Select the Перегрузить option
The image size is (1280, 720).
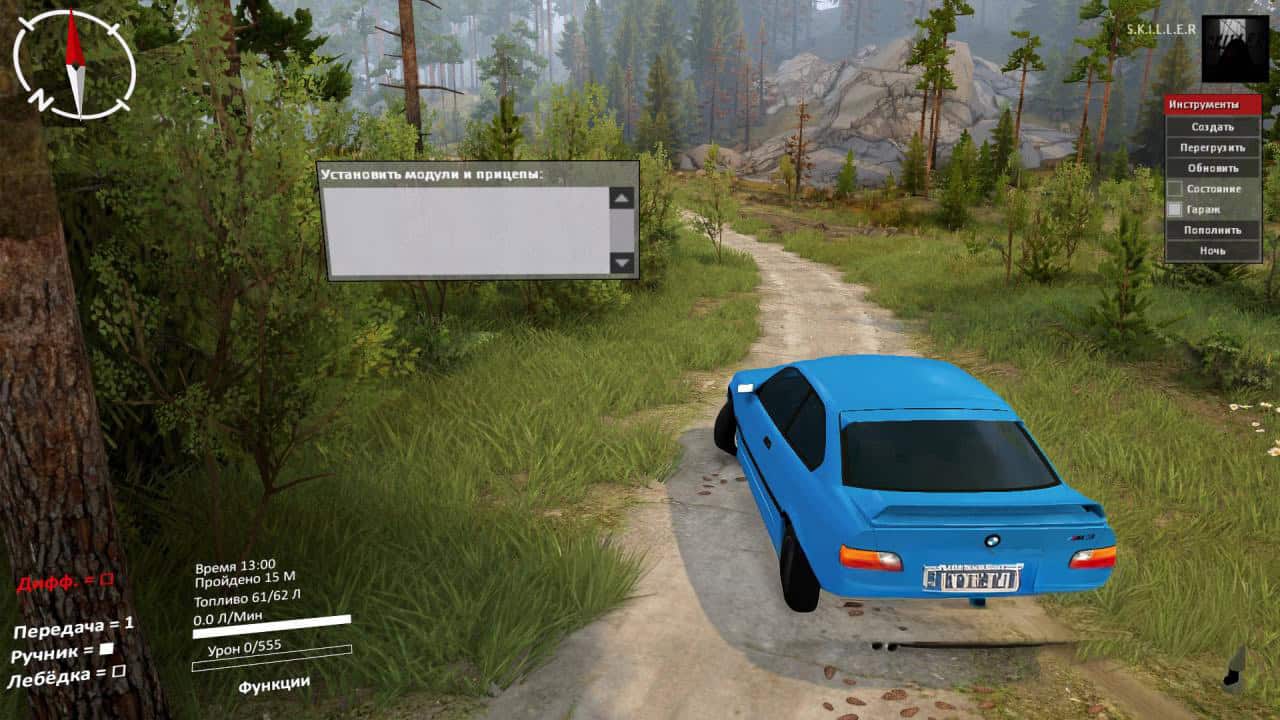click(1212, 147)
